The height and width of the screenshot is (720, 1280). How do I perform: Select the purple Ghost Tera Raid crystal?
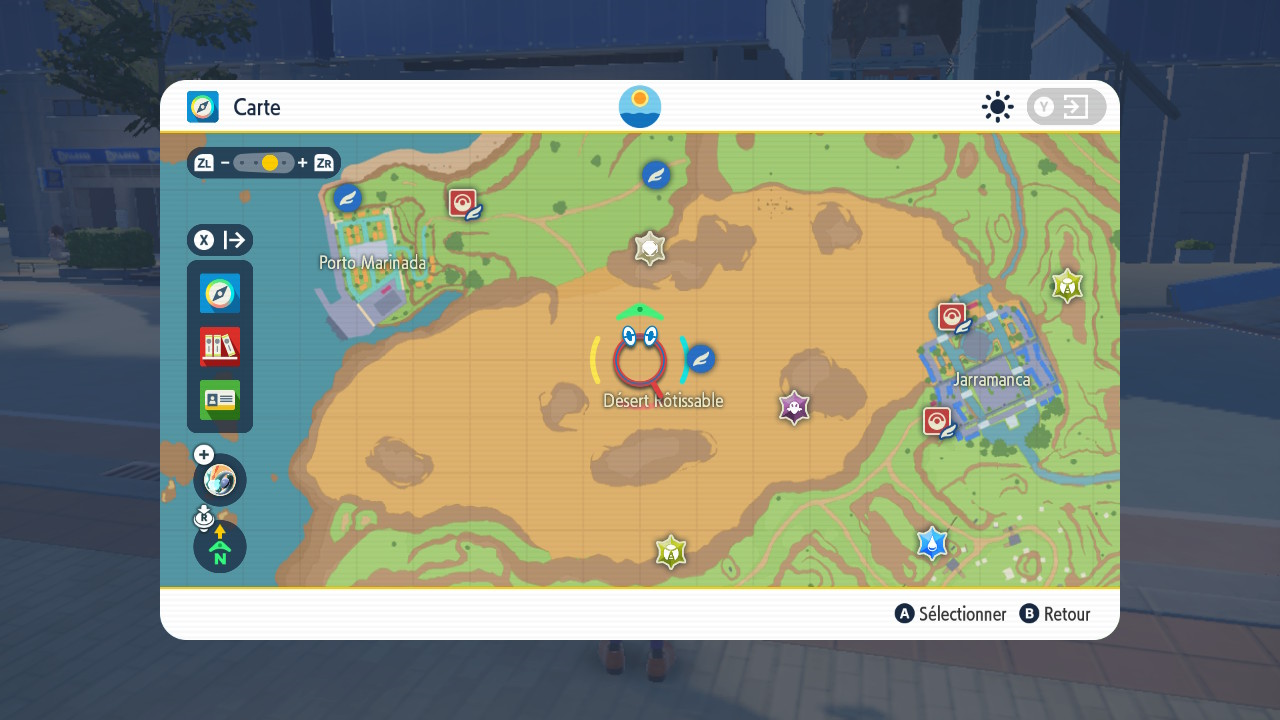click(794, 407)
